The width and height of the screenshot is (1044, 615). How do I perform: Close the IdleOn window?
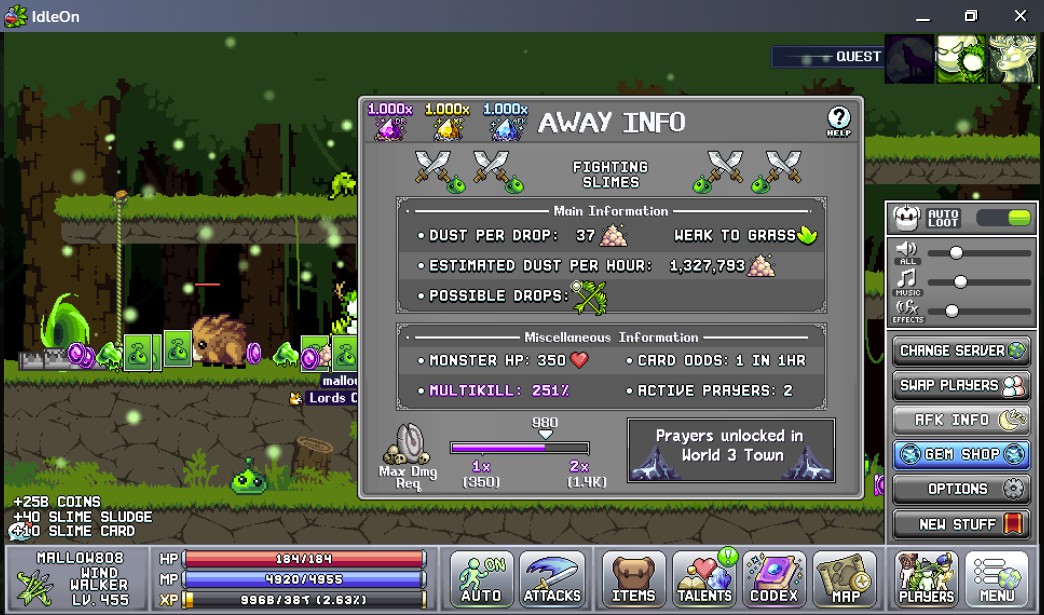click(x=1020, y=16)
